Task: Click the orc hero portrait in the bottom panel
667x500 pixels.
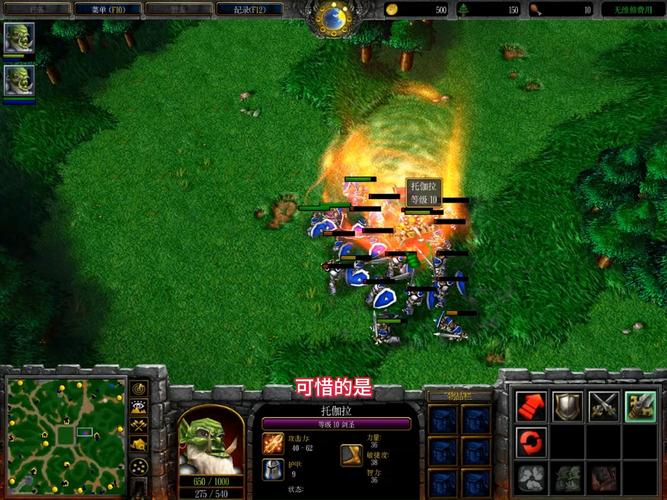Action: (210, 440)
